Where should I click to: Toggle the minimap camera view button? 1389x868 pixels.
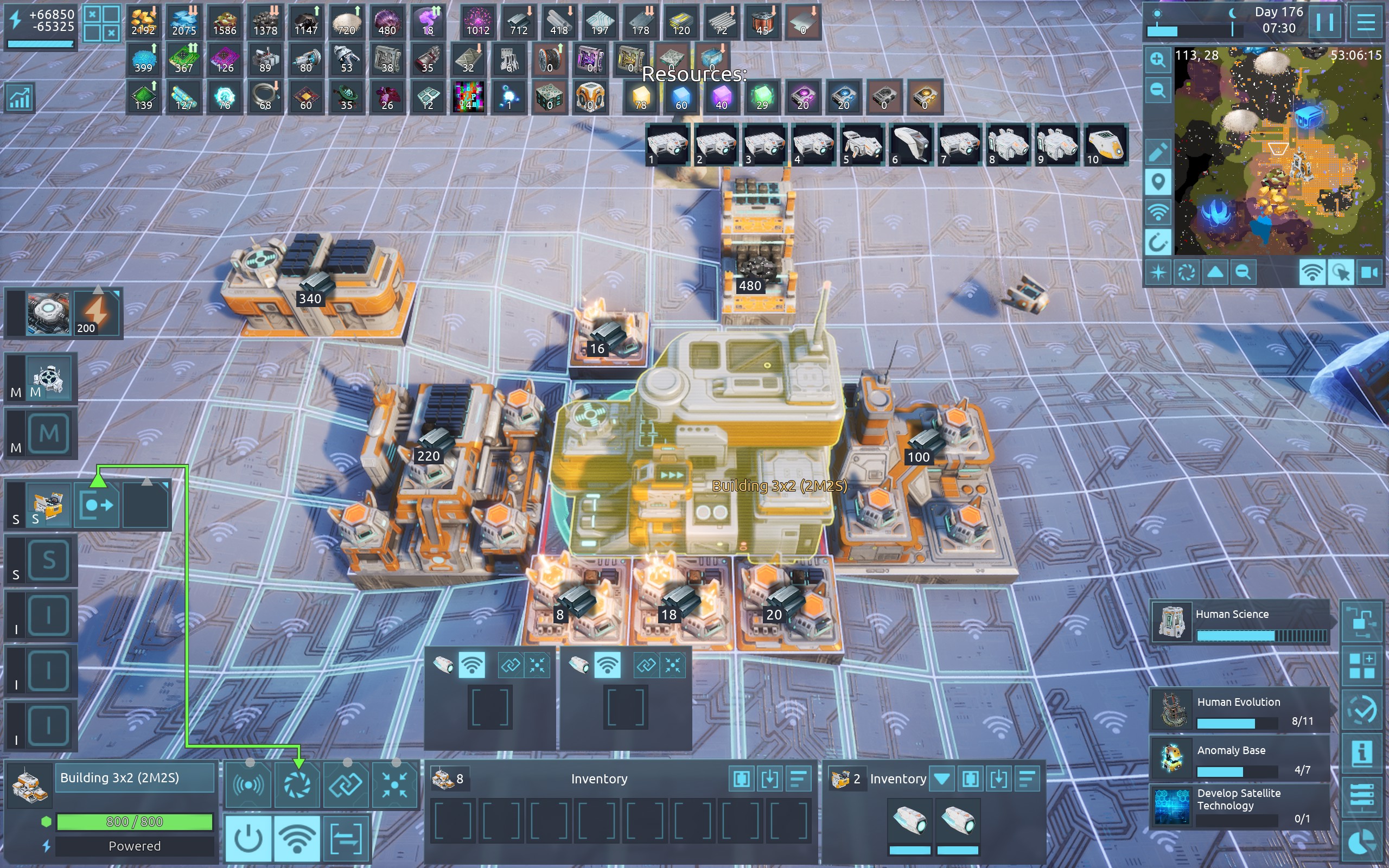click(x=1369, y=272)
